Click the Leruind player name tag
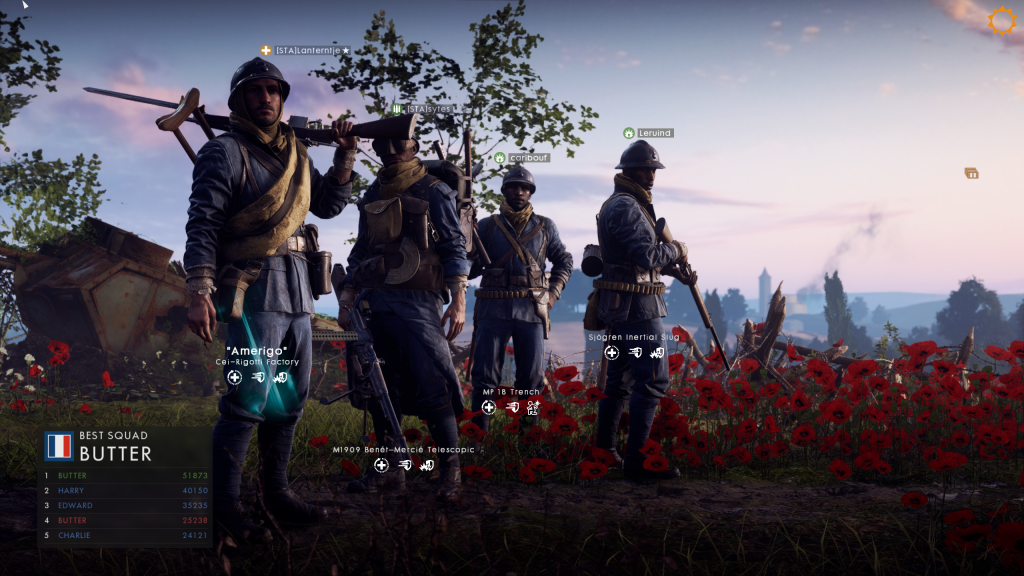 654,133
